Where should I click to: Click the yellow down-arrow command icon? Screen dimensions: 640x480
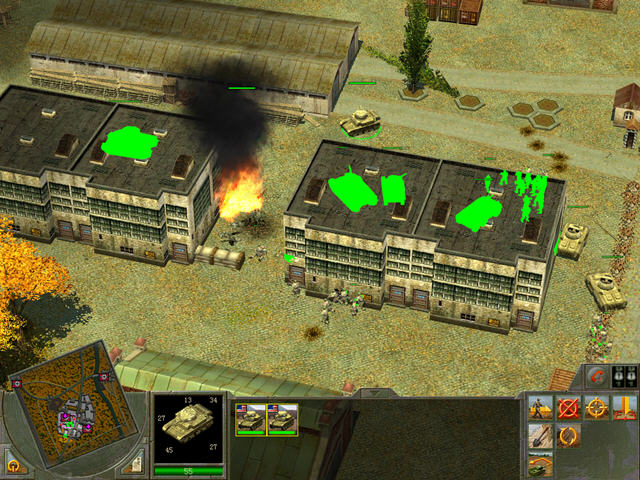pos(625,408)
